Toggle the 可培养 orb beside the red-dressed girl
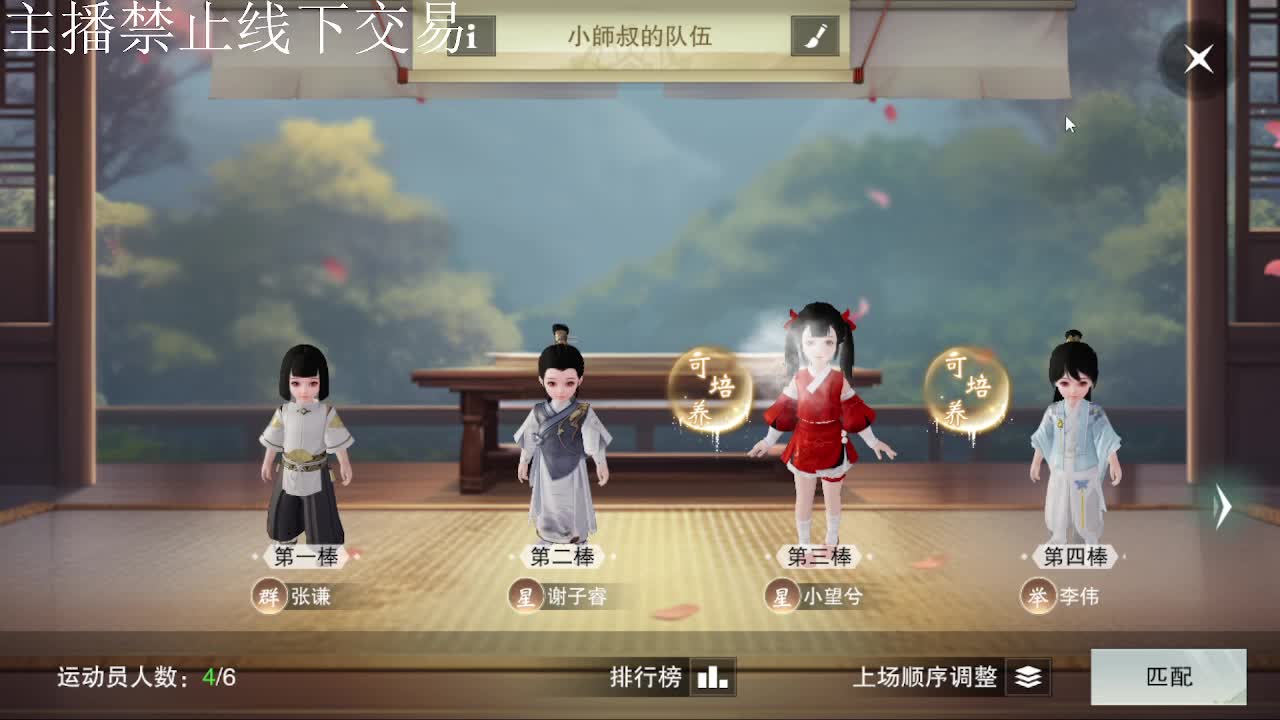Screen dimensions: 1280x720 click(711, 389)
